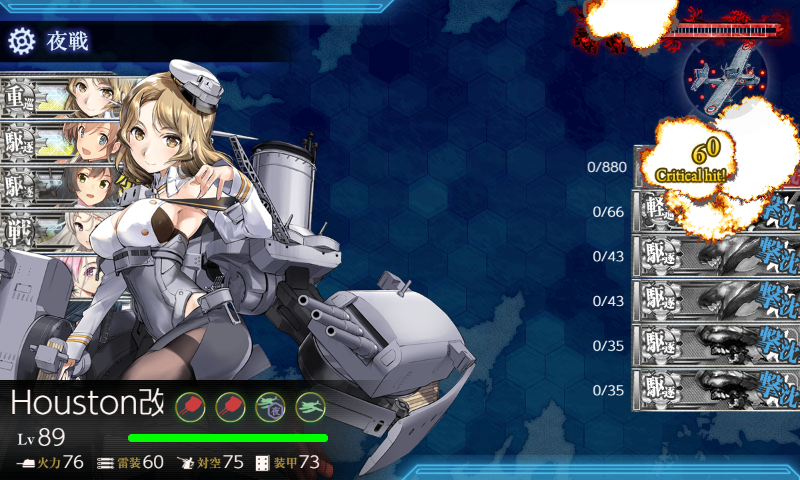The height and width of the screenshot is (480, 800).
Task: Select the sunk enemy light cruiser 軽巡 banner
Action: point(708,211)
